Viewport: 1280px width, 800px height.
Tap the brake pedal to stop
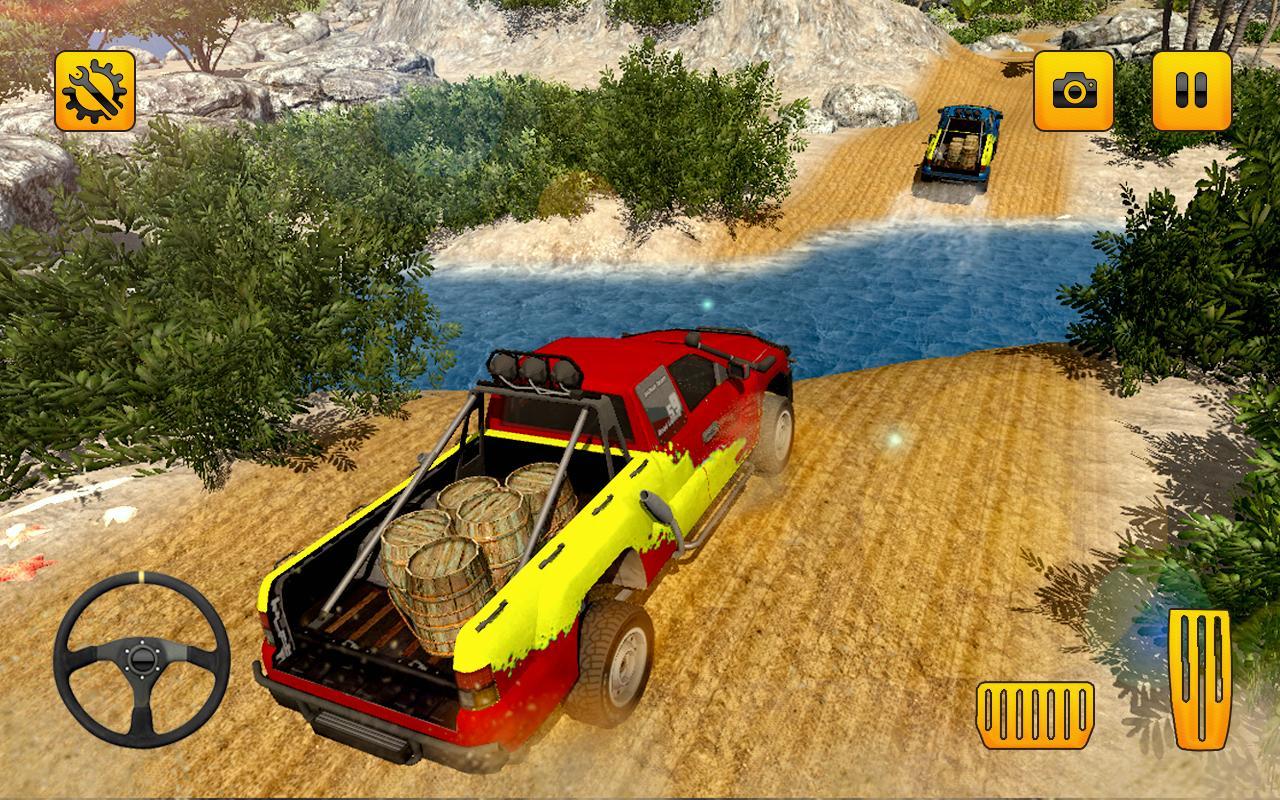tap(1036, 712)
